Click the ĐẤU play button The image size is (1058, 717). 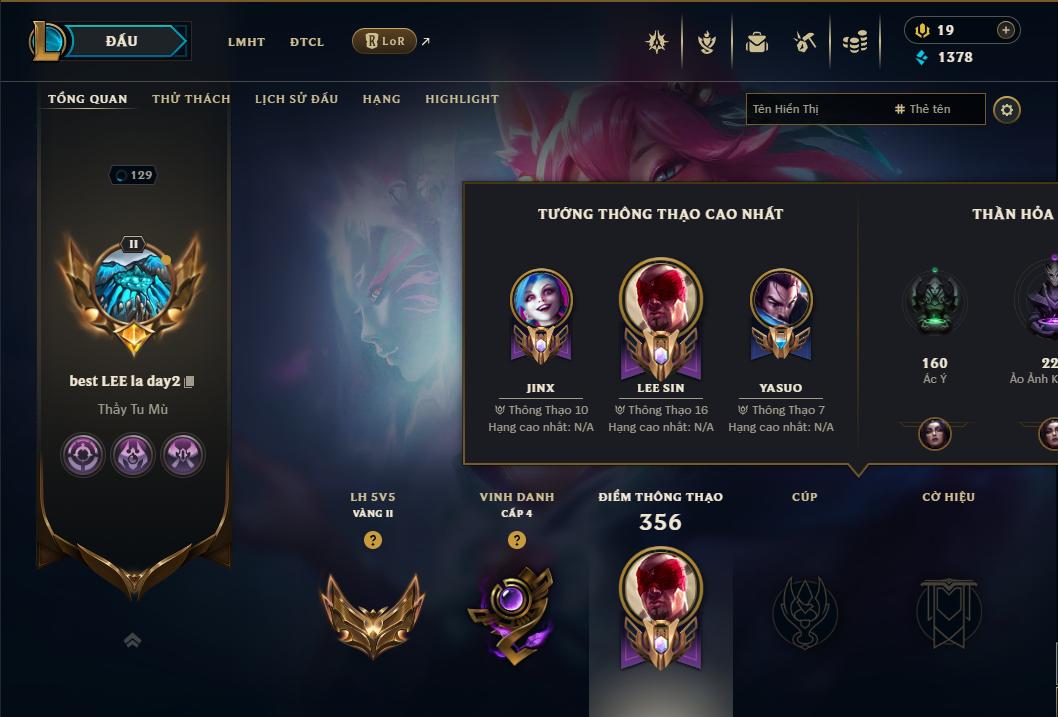pos(121,41)
